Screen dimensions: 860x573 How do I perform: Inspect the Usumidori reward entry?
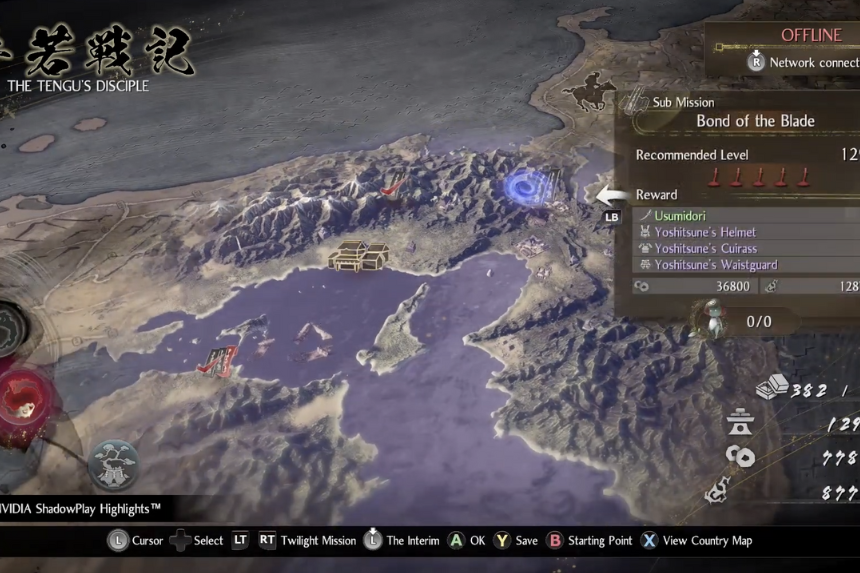pyautogui.click(x=679, y=215)
